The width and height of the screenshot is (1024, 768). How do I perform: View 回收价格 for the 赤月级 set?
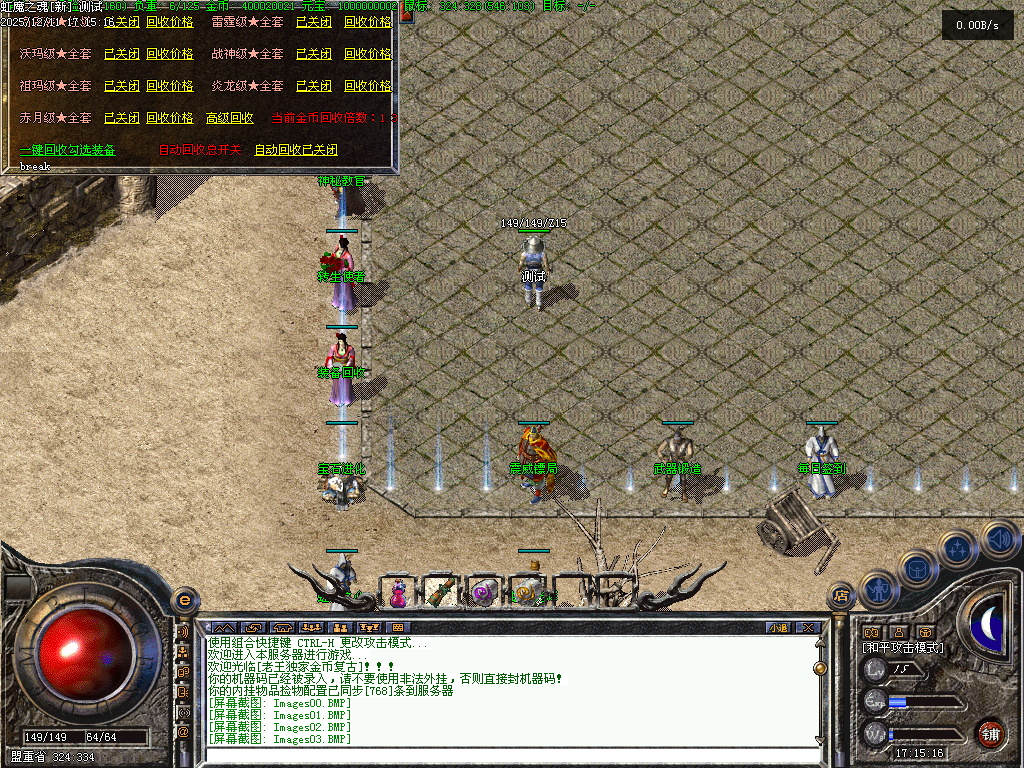click(170, 118)
